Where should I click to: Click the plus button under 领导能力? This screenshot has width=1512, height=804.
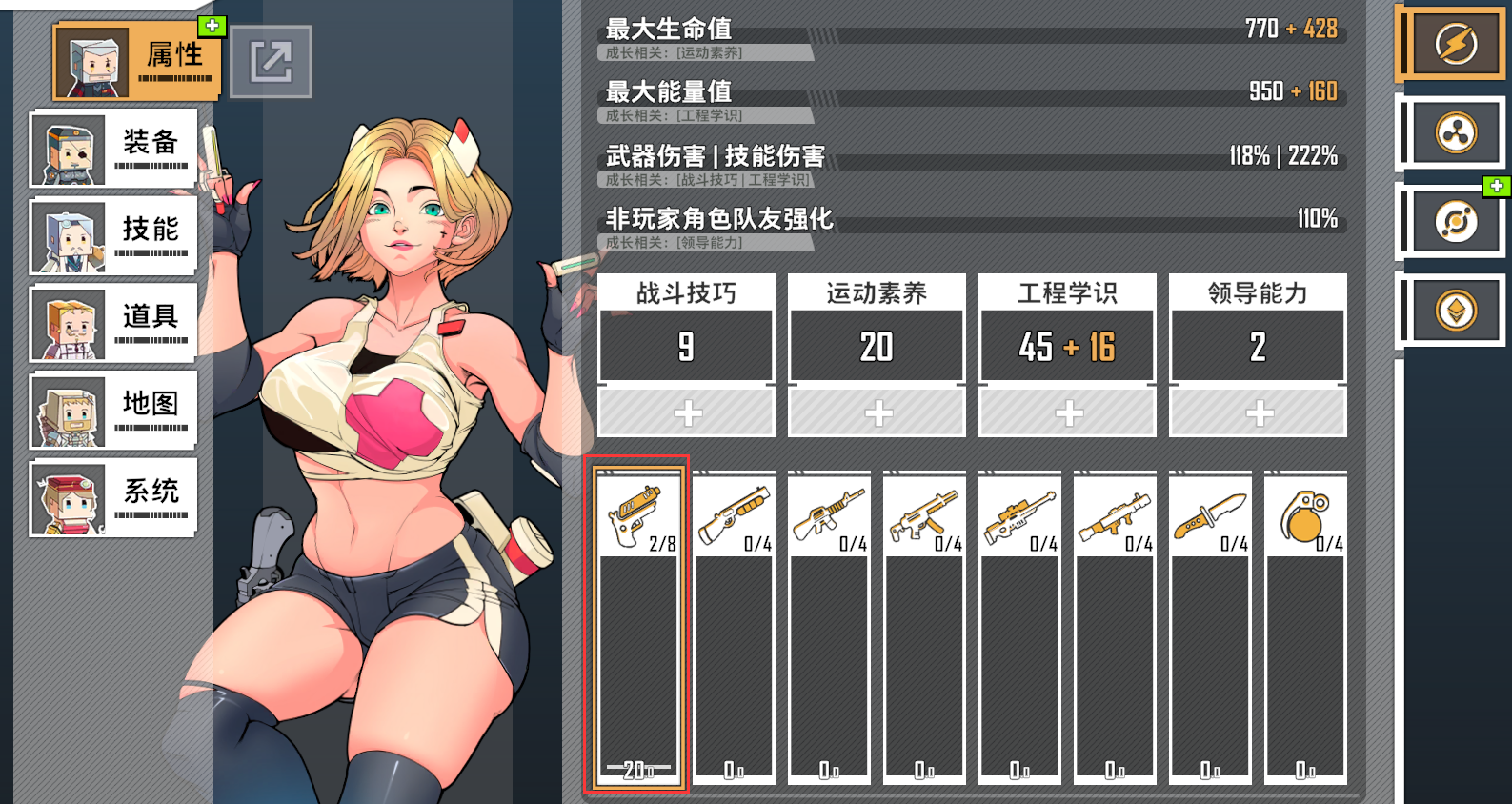click(x=1257, y=412)
